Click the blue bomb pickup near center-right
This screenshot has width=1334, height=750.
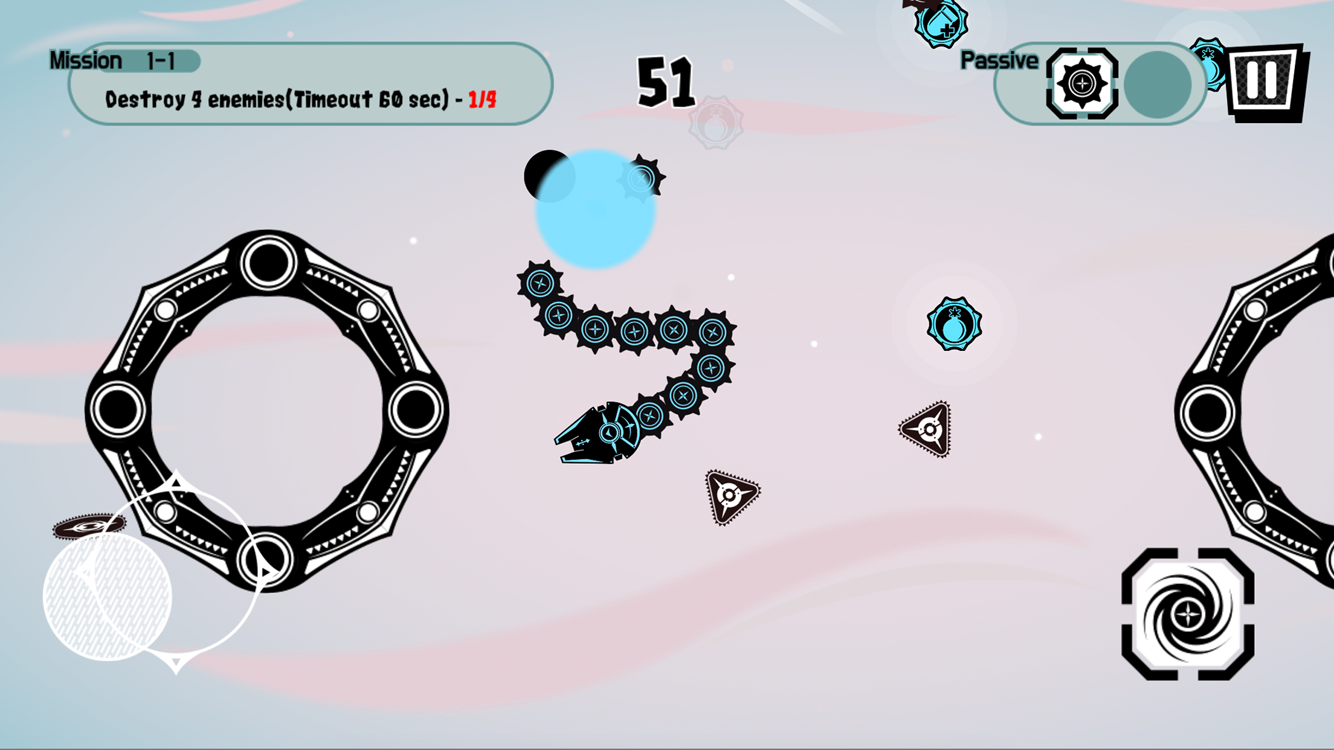point(953,322)
